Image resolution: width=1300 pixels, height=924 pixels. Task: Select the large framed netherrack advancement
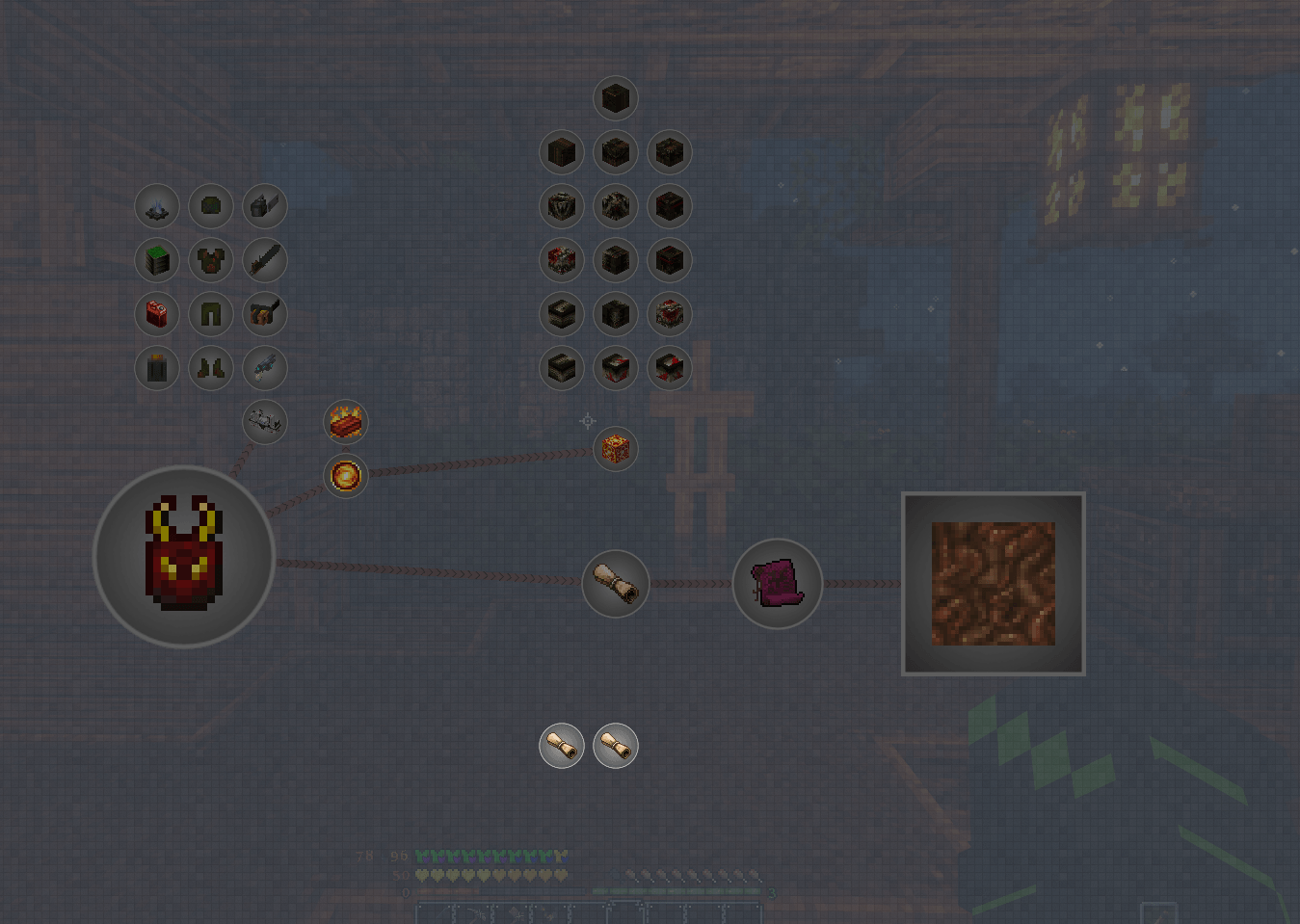[x=994, y=582]
